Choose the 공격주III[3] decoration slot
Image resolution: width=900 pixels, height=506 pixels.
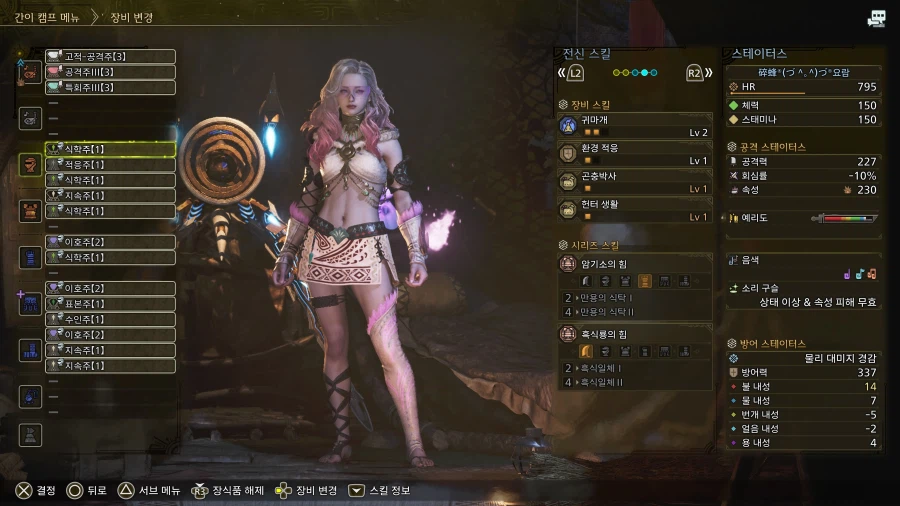coord(110,72)
